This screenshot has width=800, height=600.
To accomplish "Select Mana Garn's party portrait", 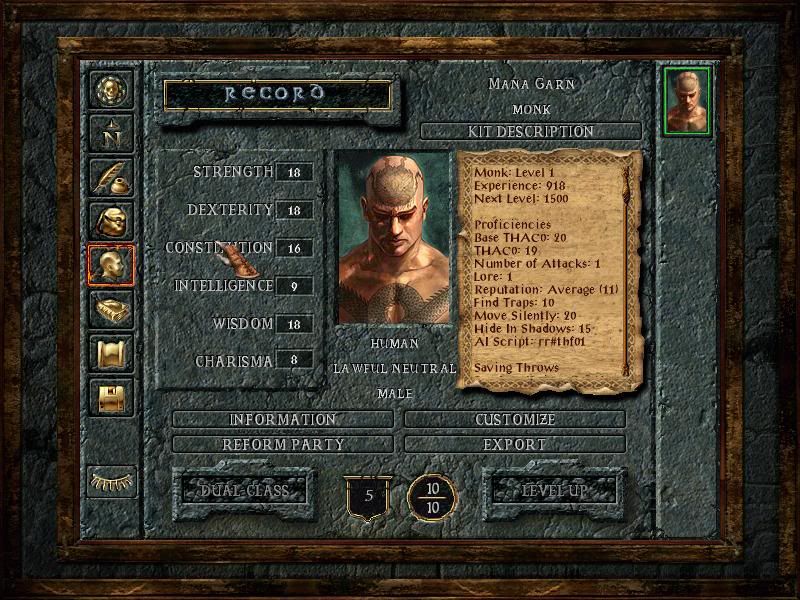I will click(686, 101).
